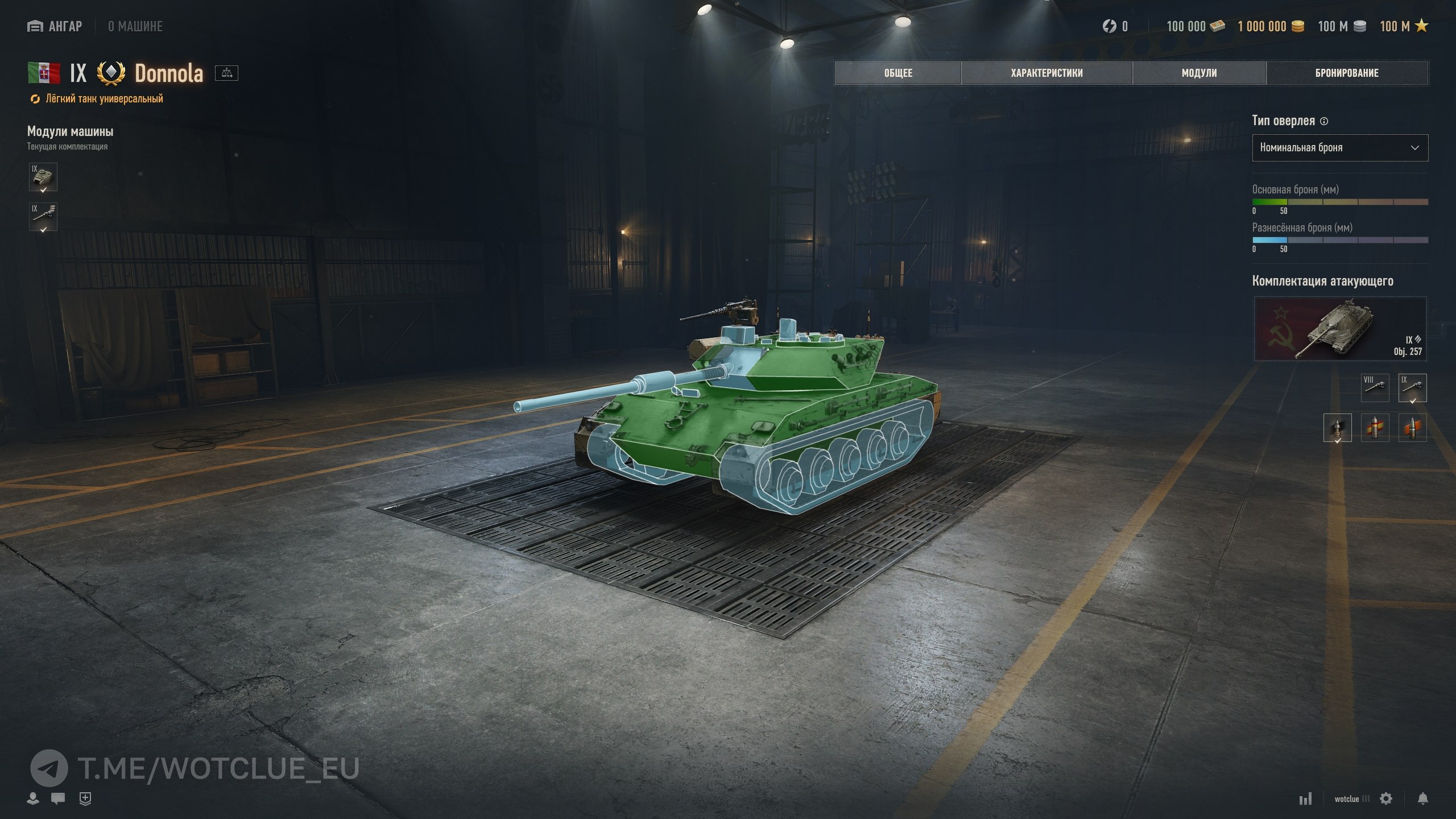The height and width of the screenshot is (819, 1456).
Task: Choose the attacker's tier IX gun
Action: (x=1412, y=387)
